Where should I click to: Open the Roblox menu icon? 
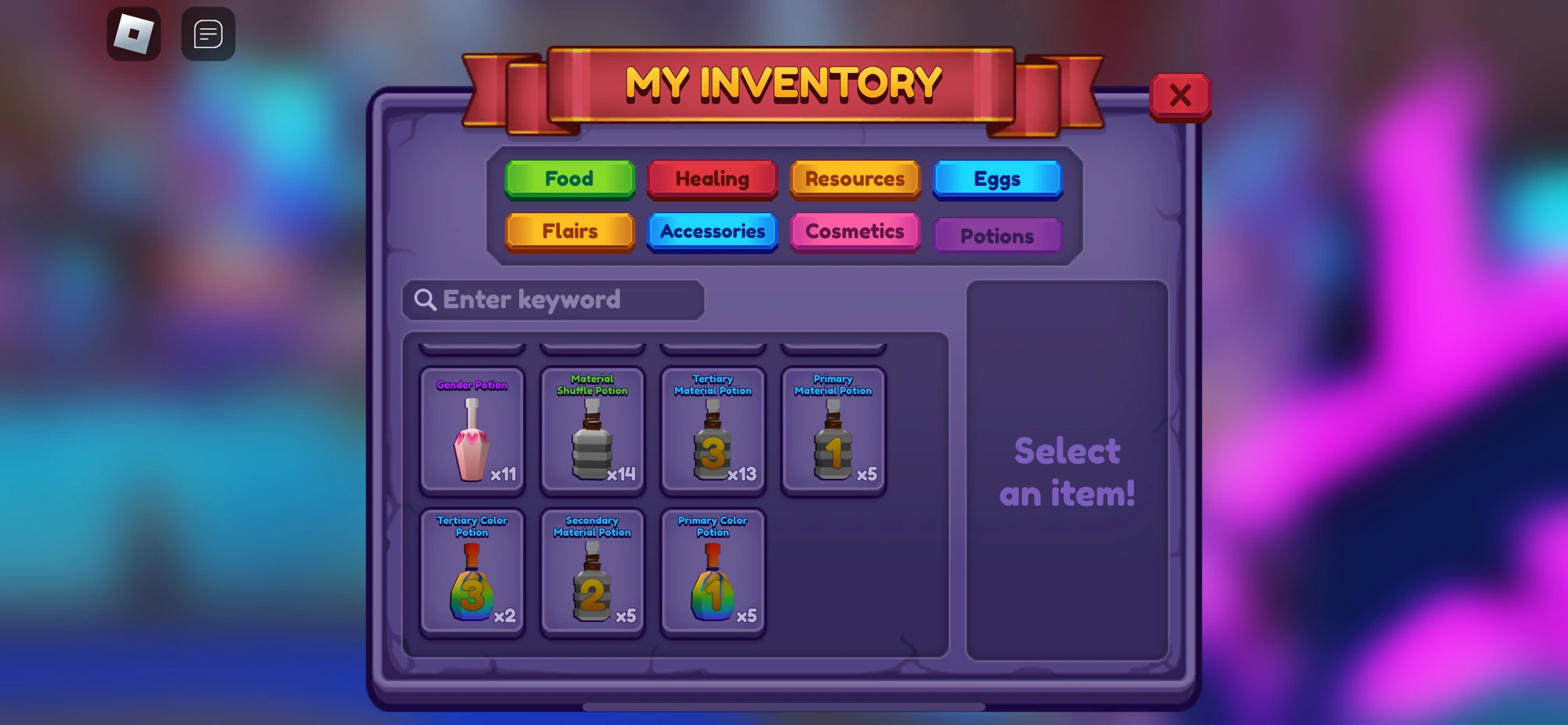click(x=133, y=34)
